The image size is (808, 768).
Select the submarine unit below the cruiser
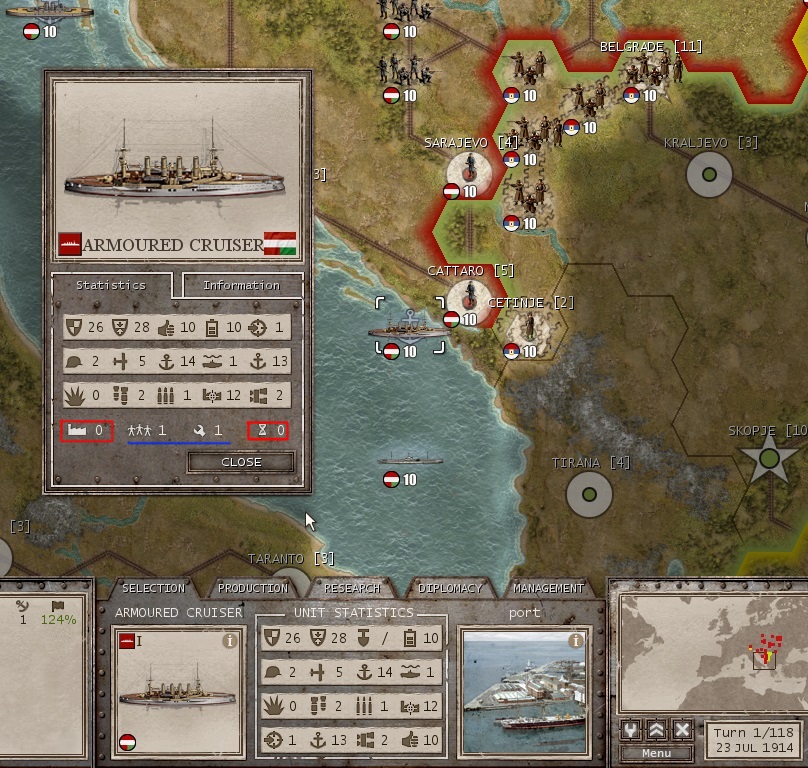tap(409, 461)
